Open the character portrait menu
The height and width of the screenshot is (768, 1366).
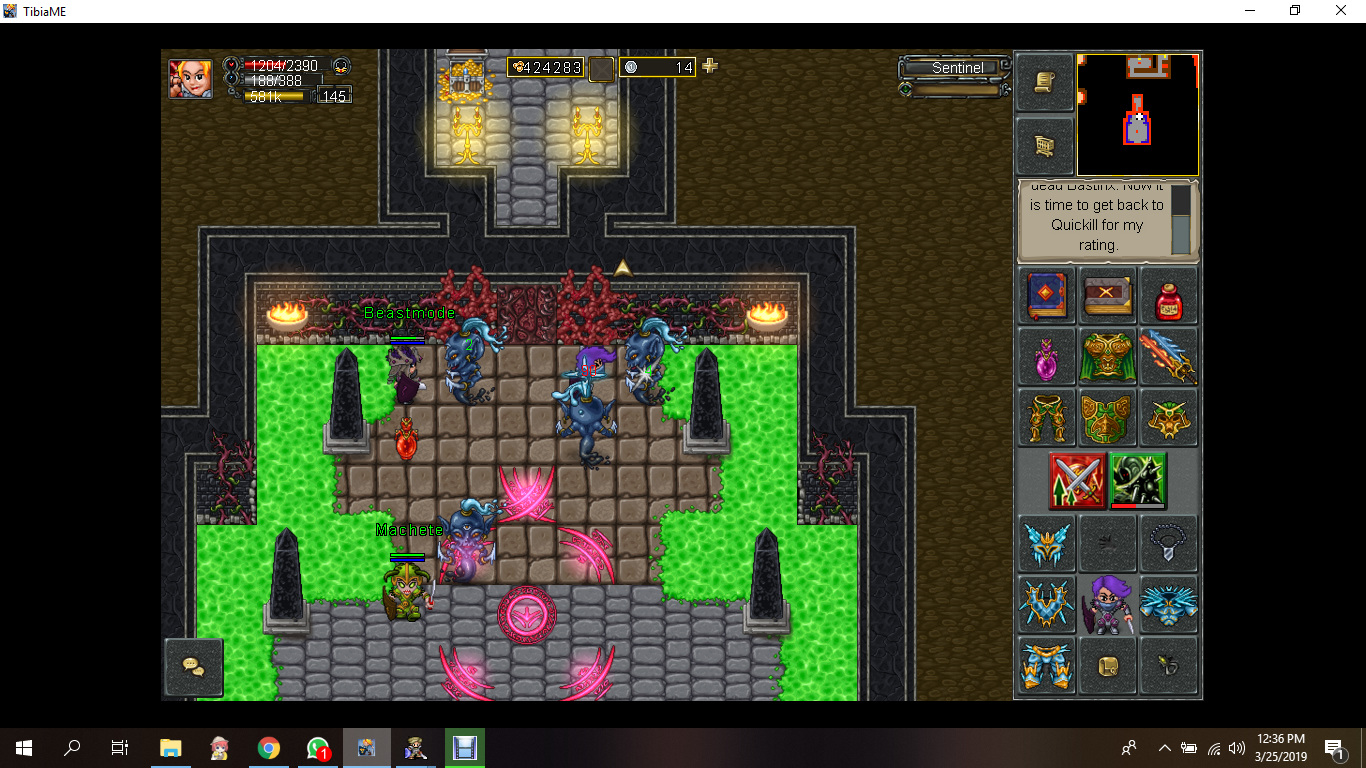190,78
